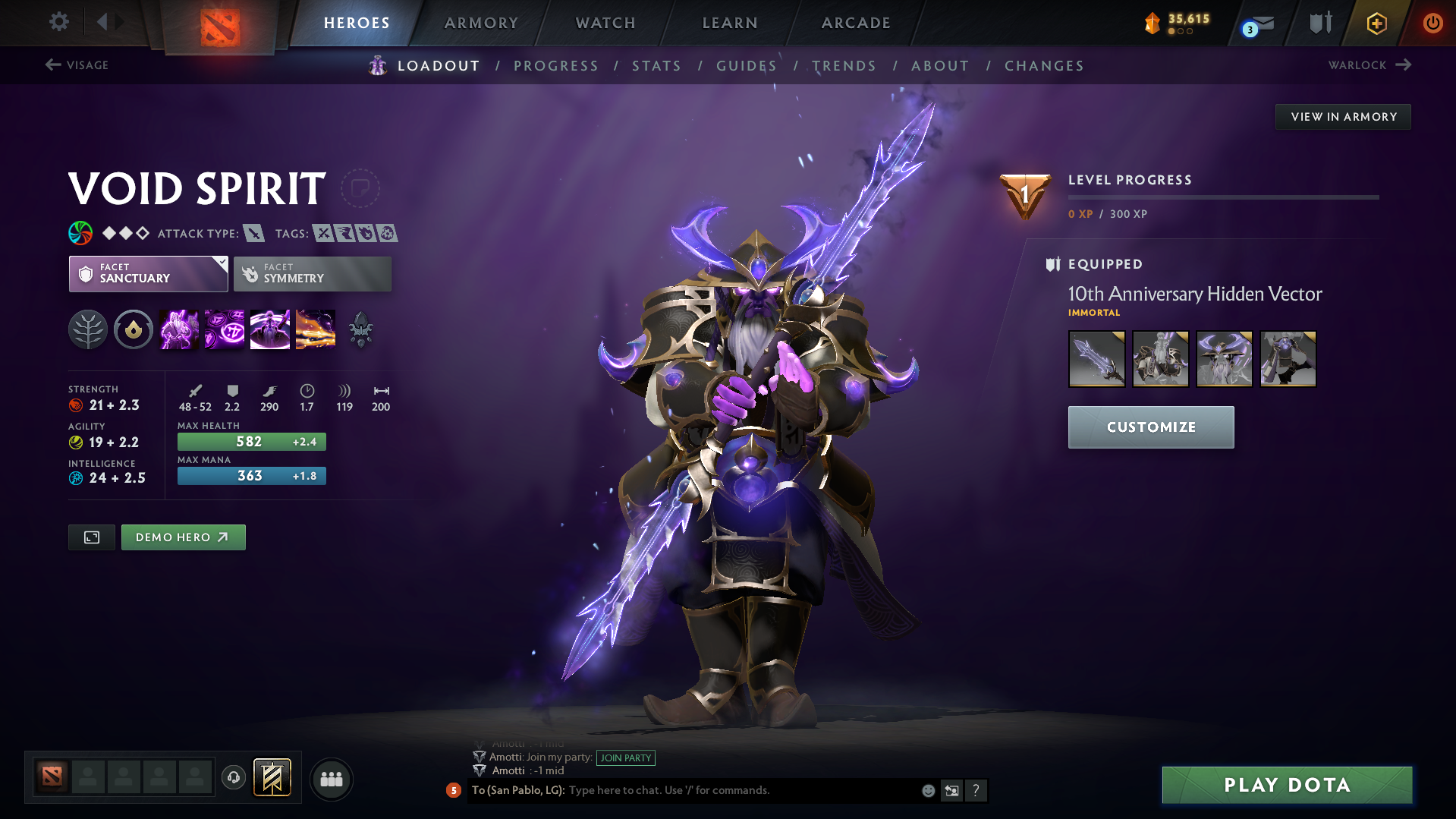Open the friends list icon at bottom right

tap(331, 779)
